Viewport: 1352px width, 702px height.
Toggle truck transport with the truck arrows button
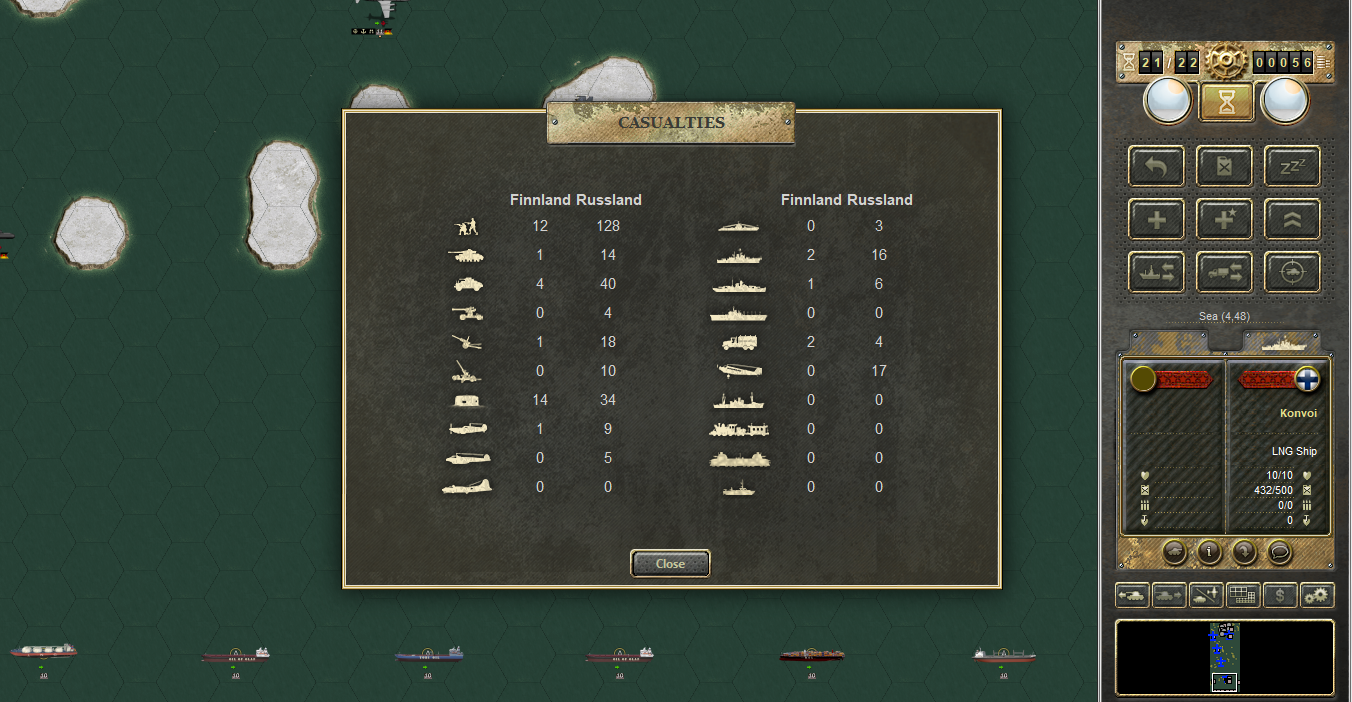pos(1225,271)
